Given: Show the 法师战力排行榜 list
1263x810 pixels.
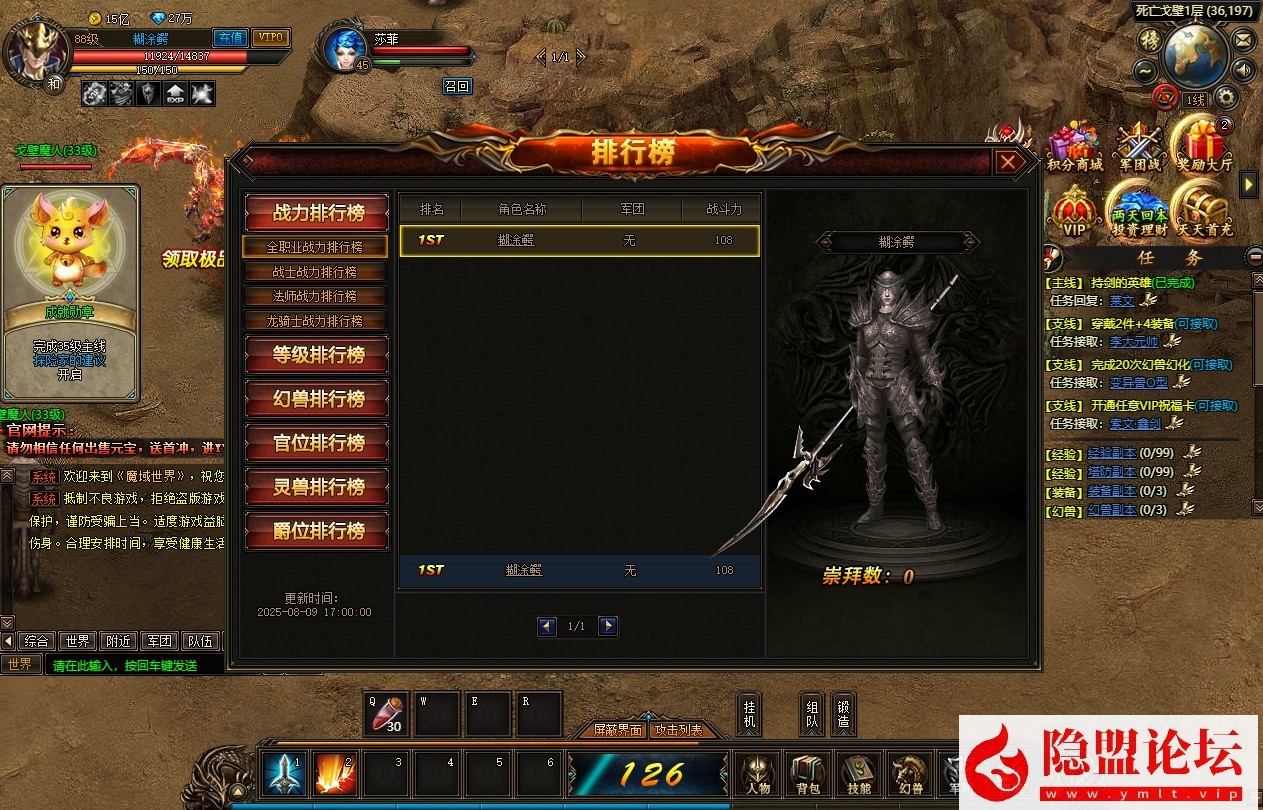Looking at the screenshot, I should [315, 296].
